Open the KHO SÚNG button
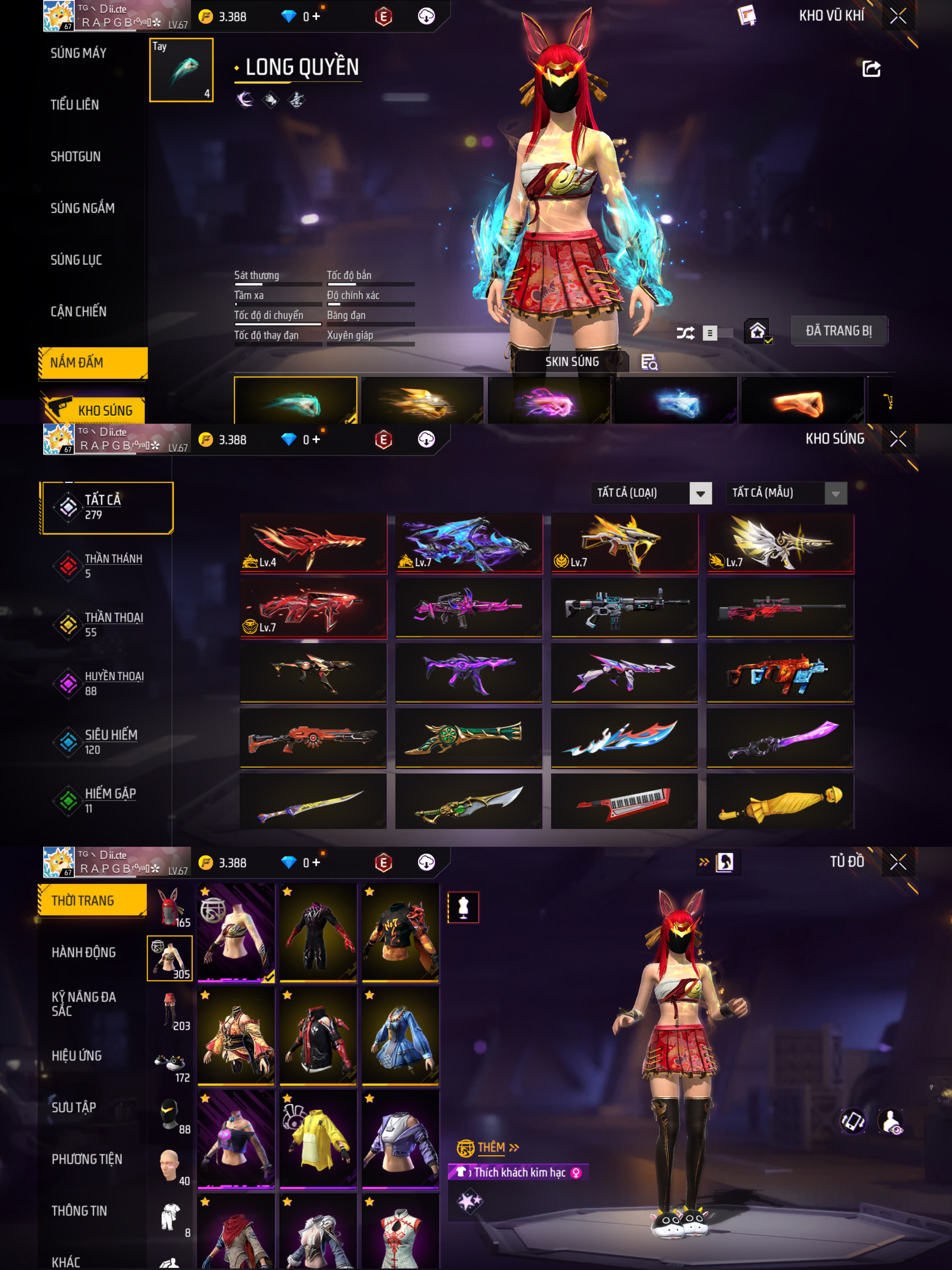 95,410
